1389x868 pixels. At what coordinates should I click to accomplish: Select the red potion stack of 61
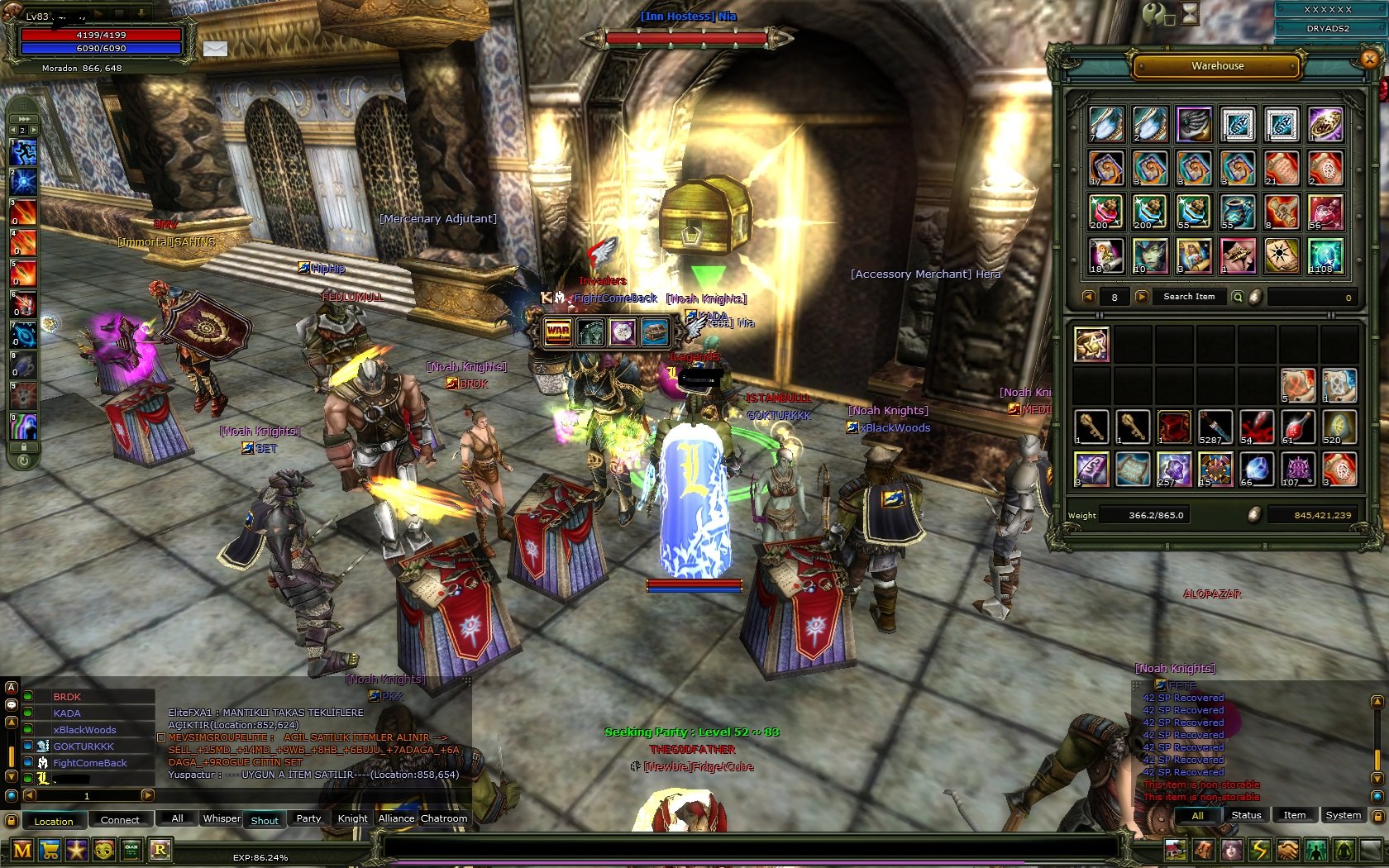(1297, 427)
